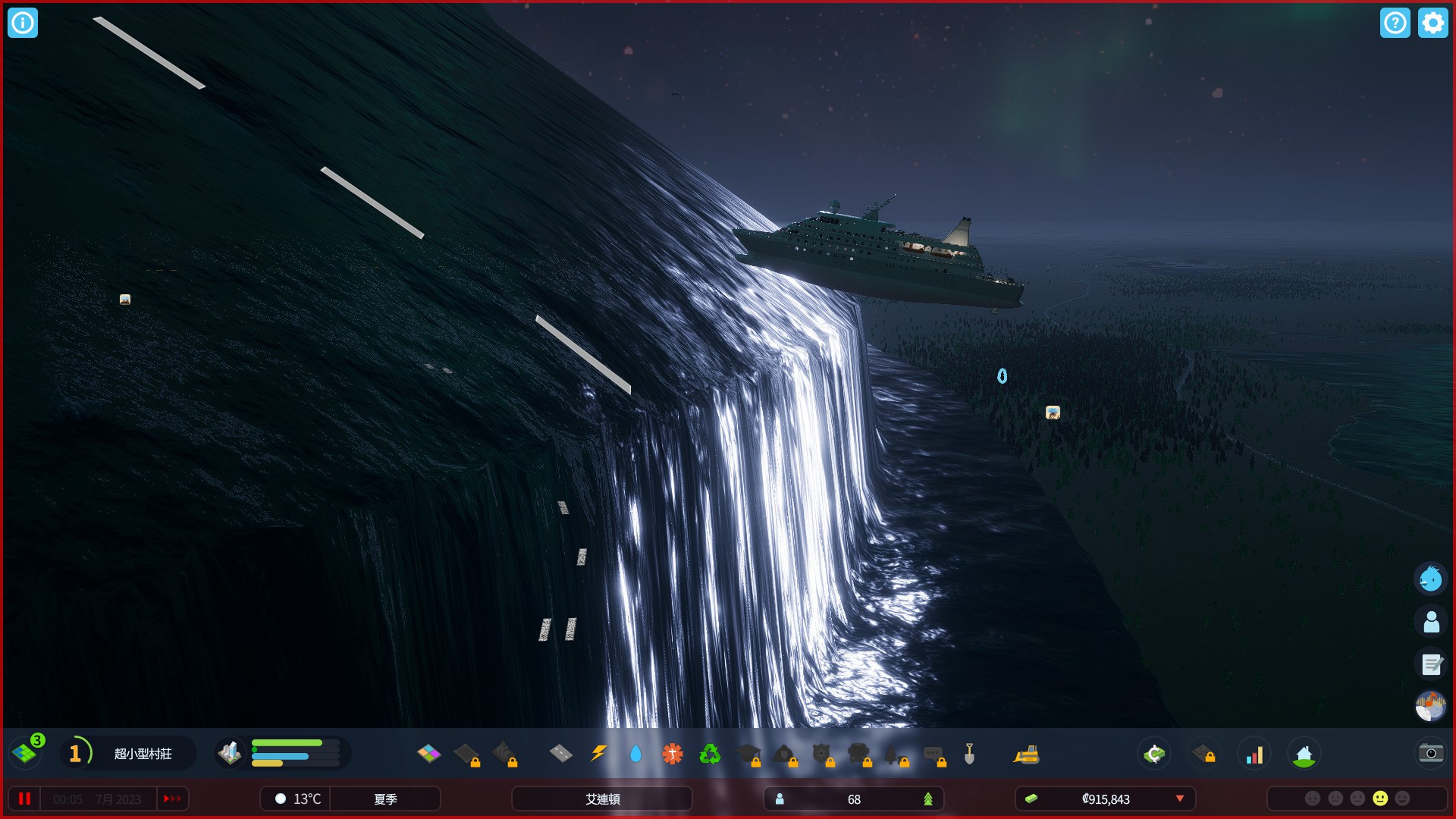
Task: Select the Roads tool in the toolbar
Action: click(x=560, y=755)
